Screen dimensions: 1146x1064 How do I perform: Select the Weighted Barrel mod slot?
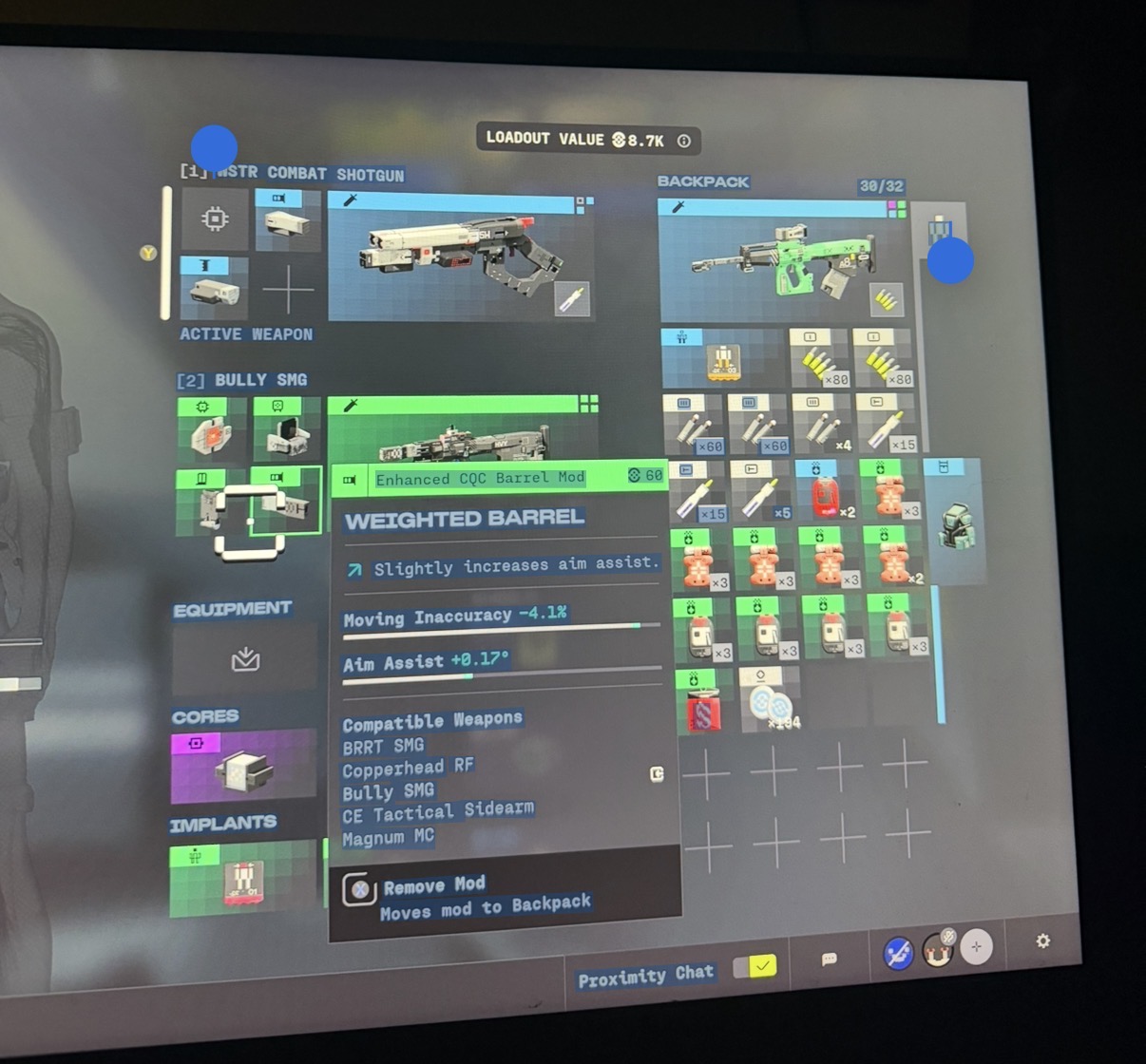pos(287,501)
